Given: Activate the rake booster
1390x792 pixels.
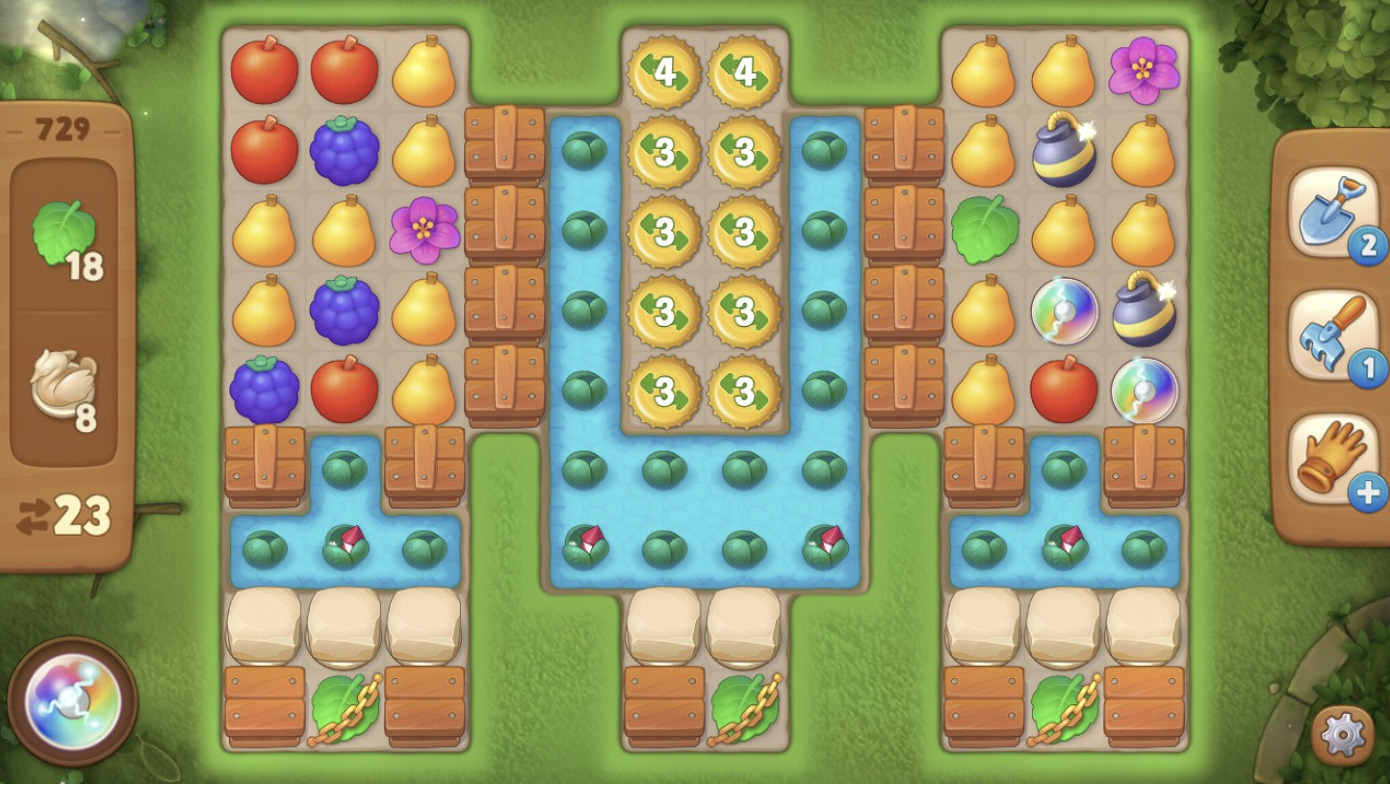Looking at the screenshot, I should (x=1325, y=335).
